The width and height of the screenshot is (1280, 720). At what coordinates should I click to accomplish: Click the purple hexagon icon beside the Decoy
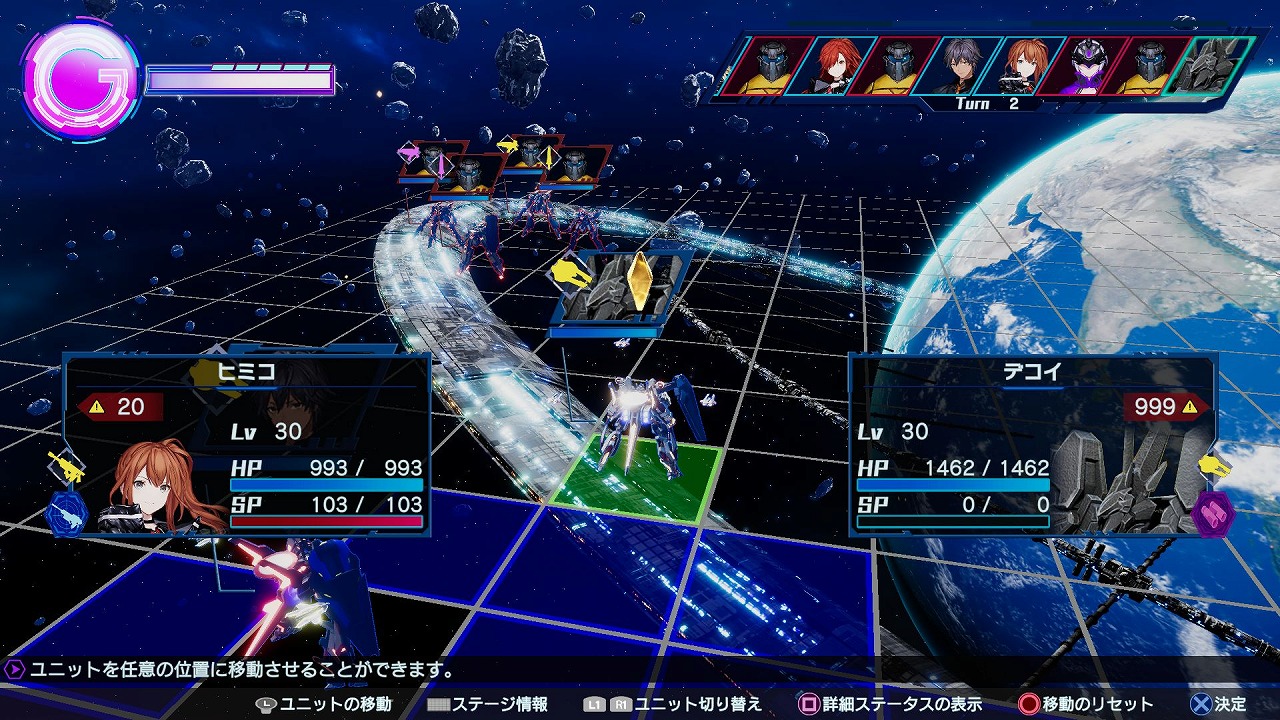pos(1212,513)
